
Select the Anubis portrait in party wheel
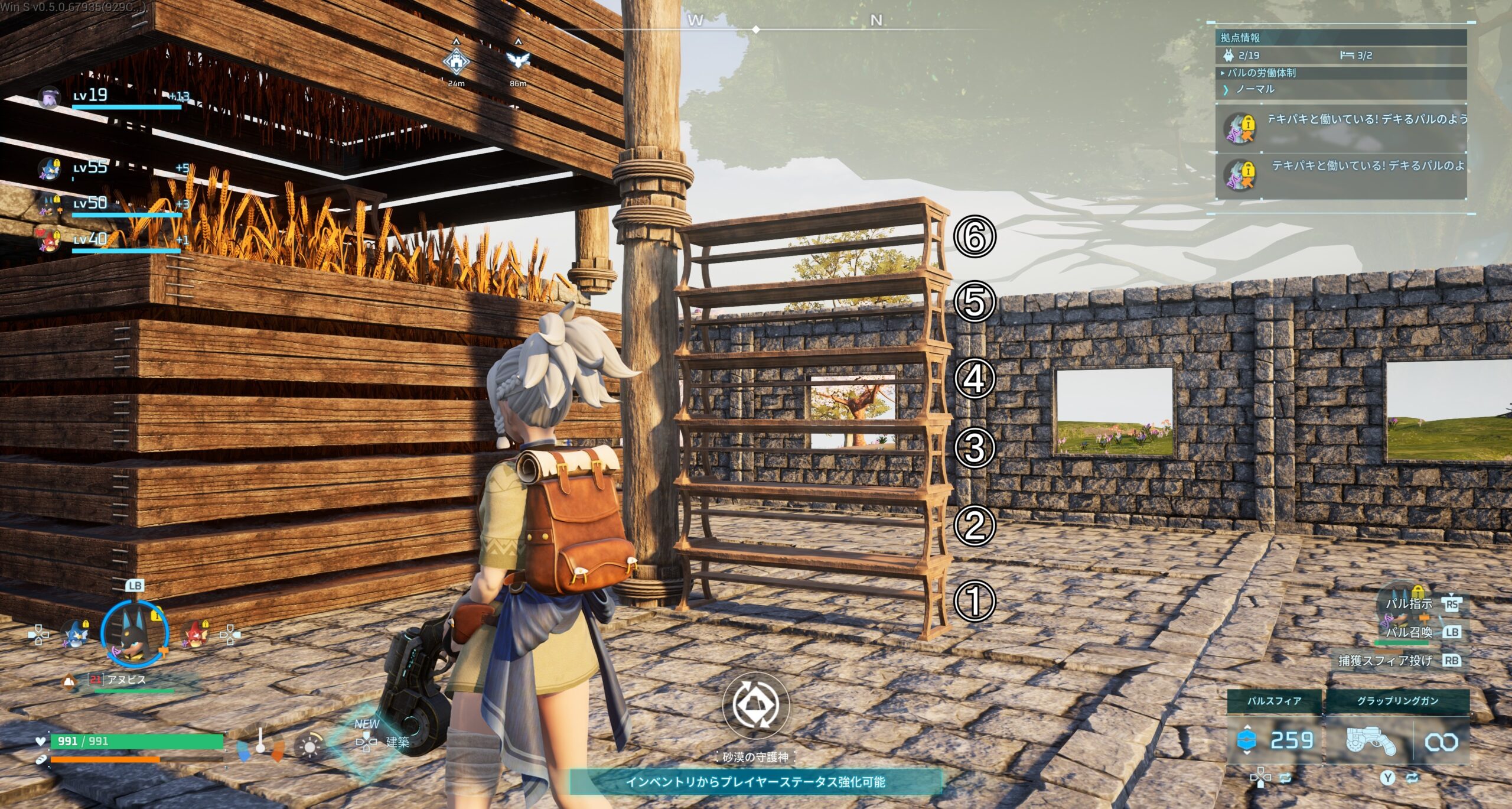[135, 634]
